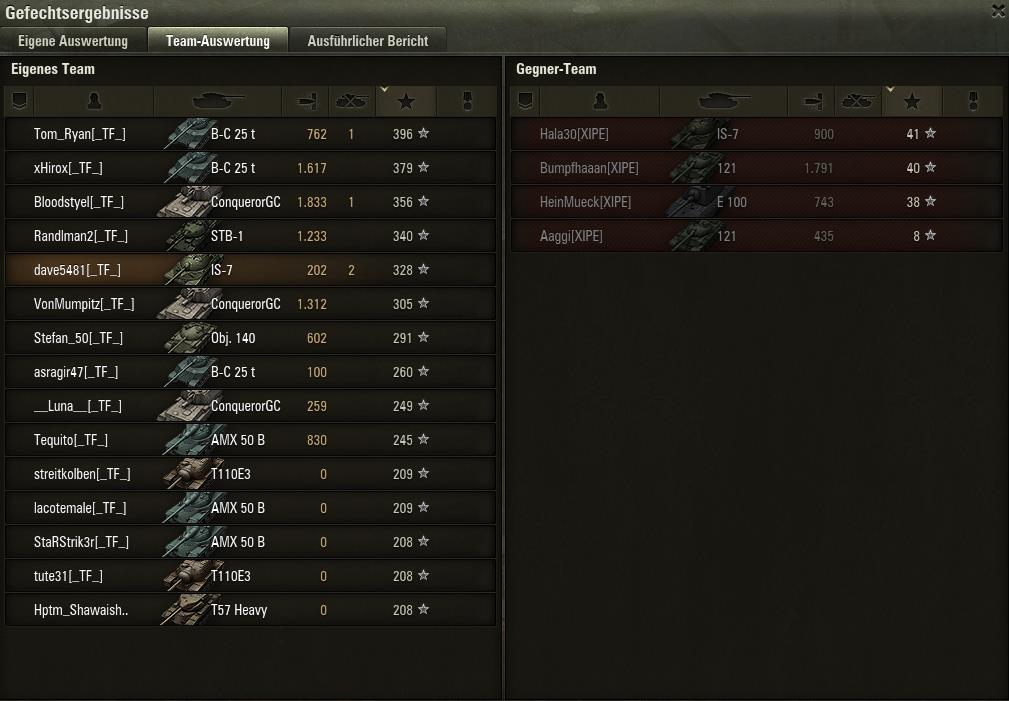Screen dimensions: 1009x701
Task: Select Hptm_Shawaish.. T57 Heavy row
Action: (x=250, y=610)
